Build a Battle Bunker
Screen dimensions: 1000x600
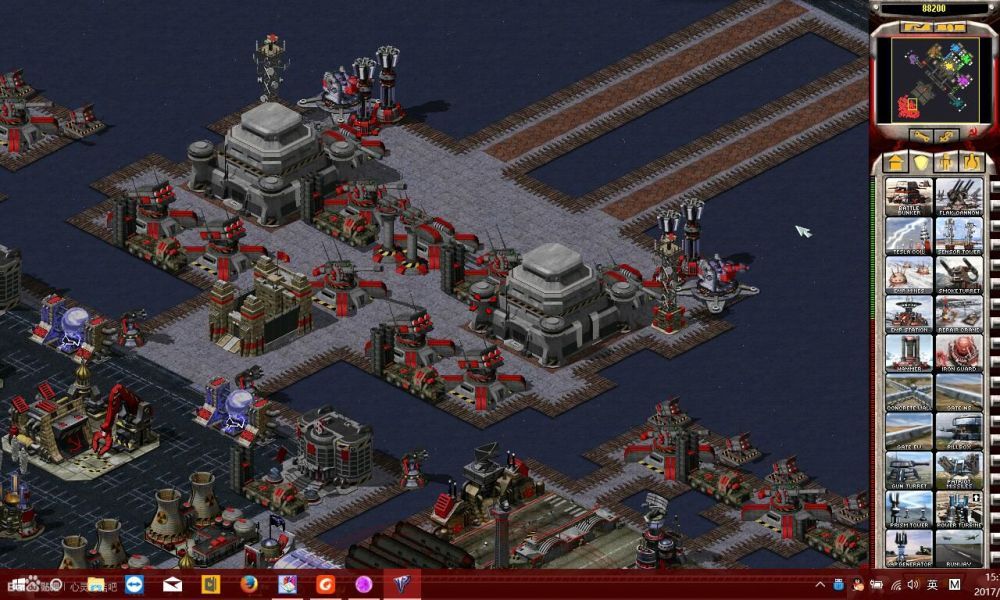pyautogui.click(x=909, y=196)
